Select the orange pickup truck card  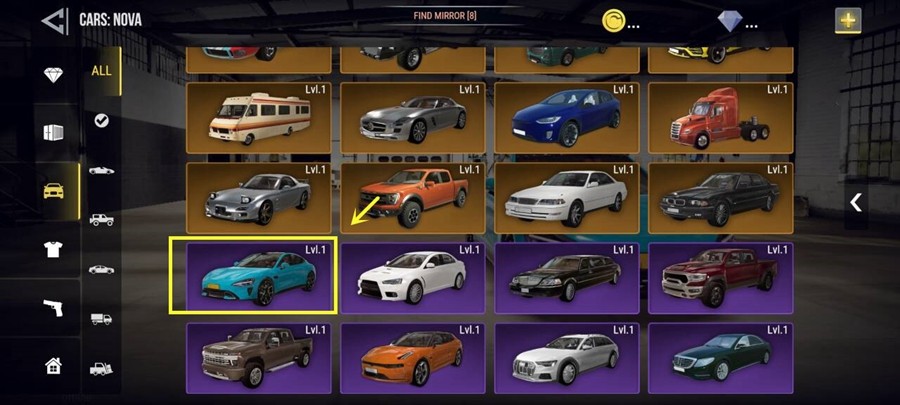(x=413, y=198)
